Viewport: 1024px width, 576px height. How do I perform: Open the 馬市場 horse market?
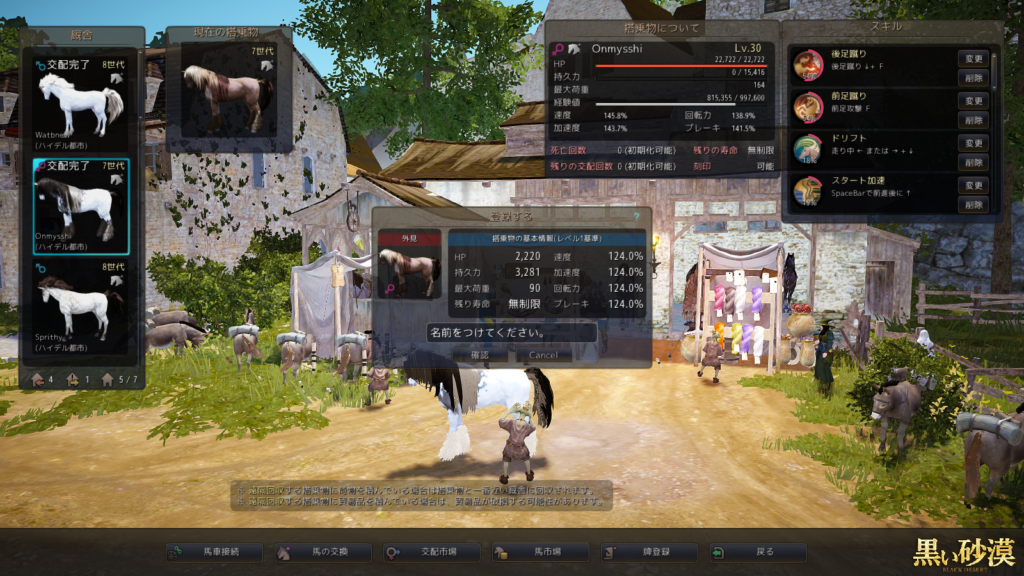[539, 552]
